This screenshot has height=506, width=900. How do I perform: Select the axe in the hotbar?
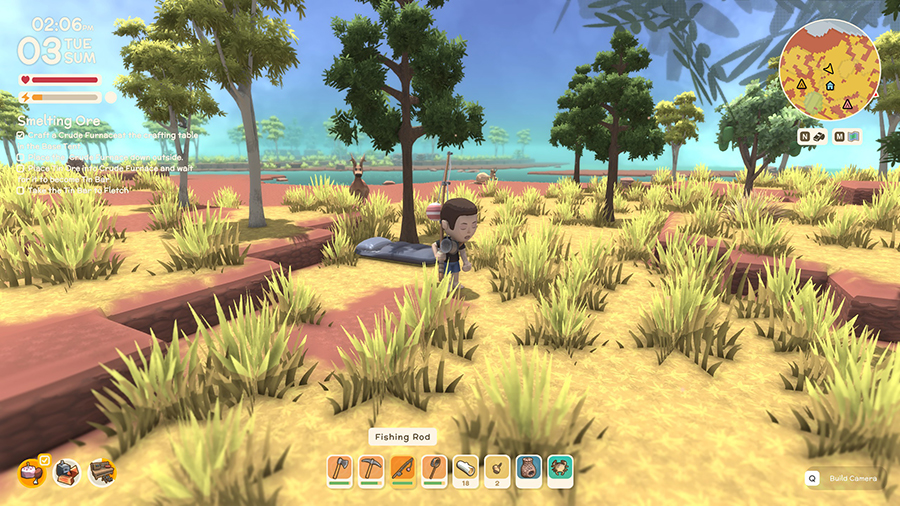(342, 470)
